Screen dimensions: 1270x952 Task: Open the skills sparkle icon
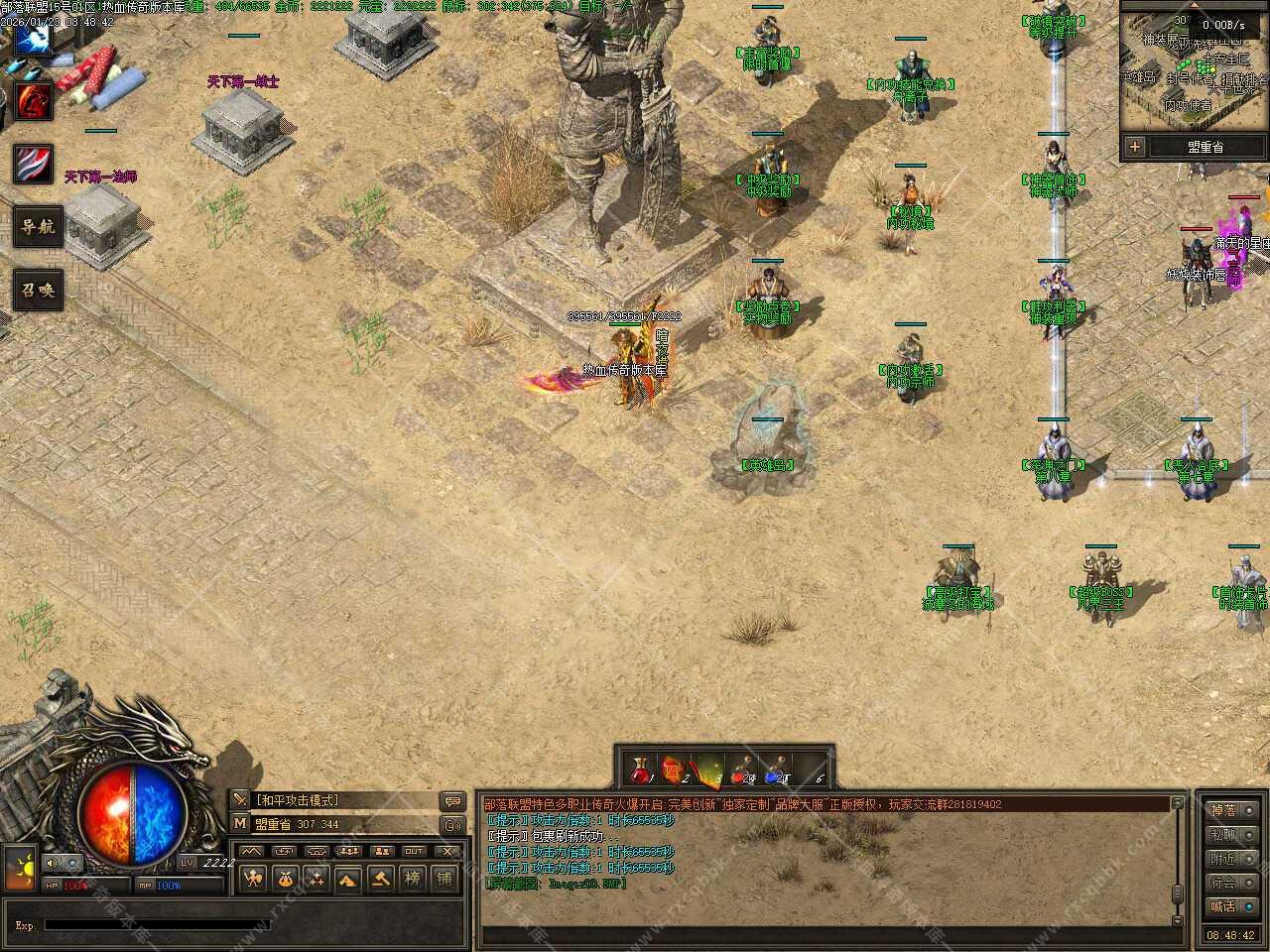tap(317, 878)
